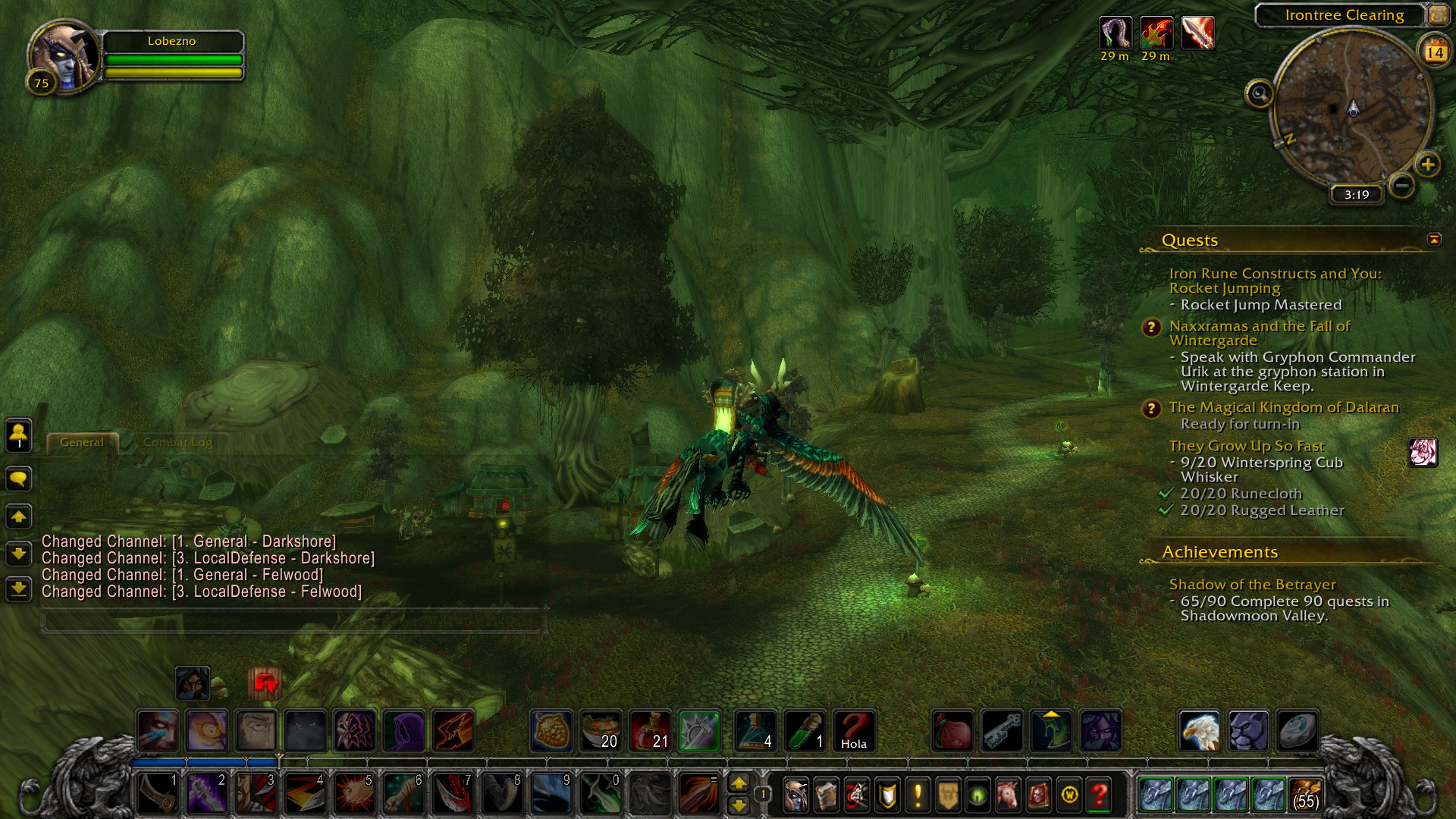This screenshot has width=1456, height=819.
Task: Select the Naxxramas and the Fall of Wintergarde quest
Action: pyautogui.click(x=1259, y=333)
